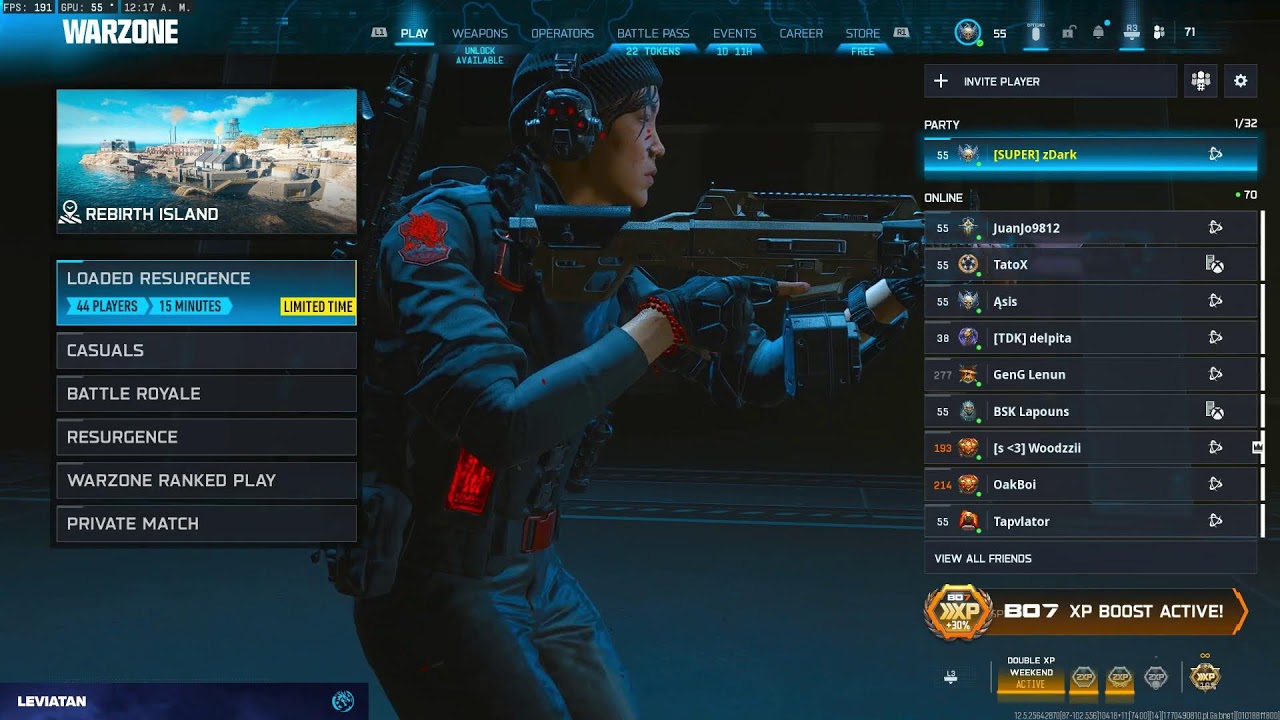Image resolution: width=1280 pixels, height=720 pixels.
Task: Open the Career tab
Action: (x=801, y=33)
